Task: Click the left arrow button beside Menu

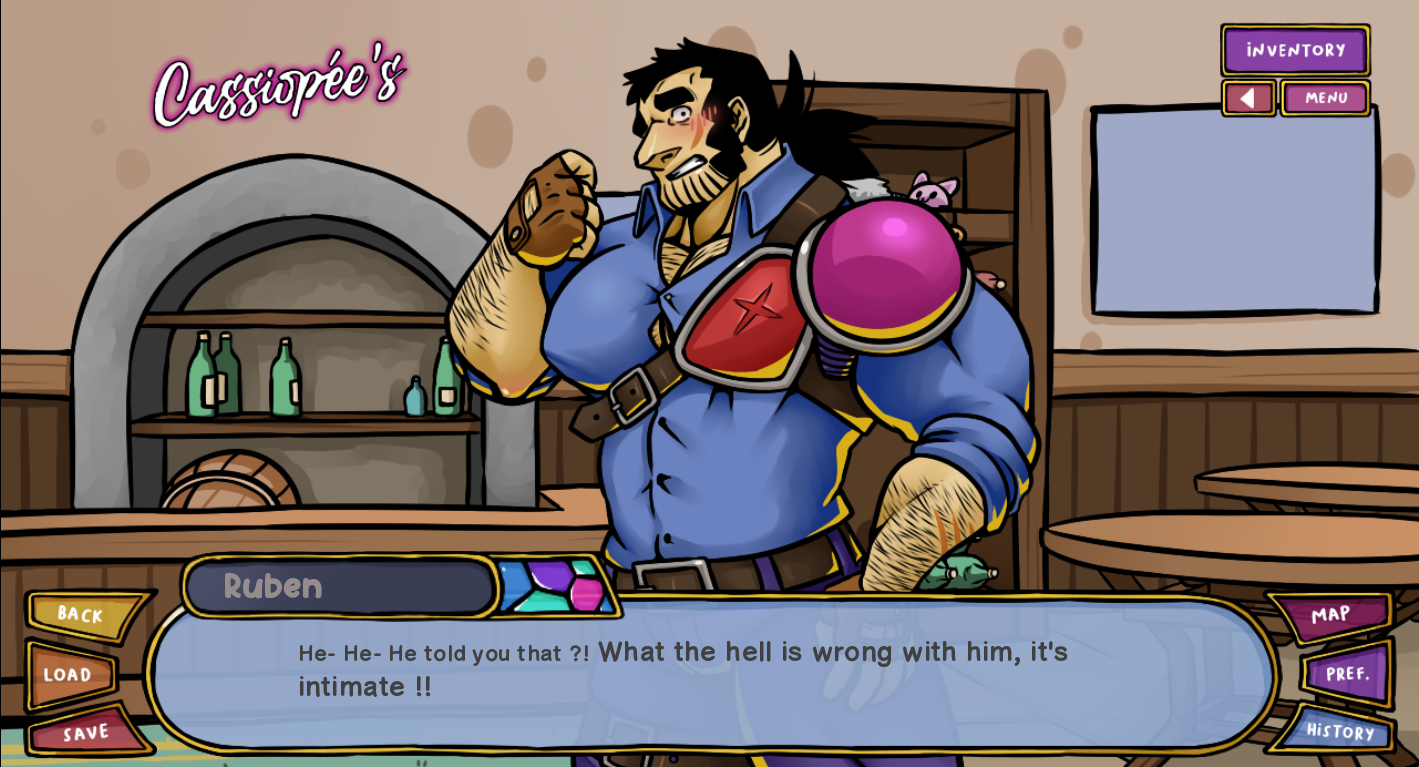Action: coord(1248,98)
